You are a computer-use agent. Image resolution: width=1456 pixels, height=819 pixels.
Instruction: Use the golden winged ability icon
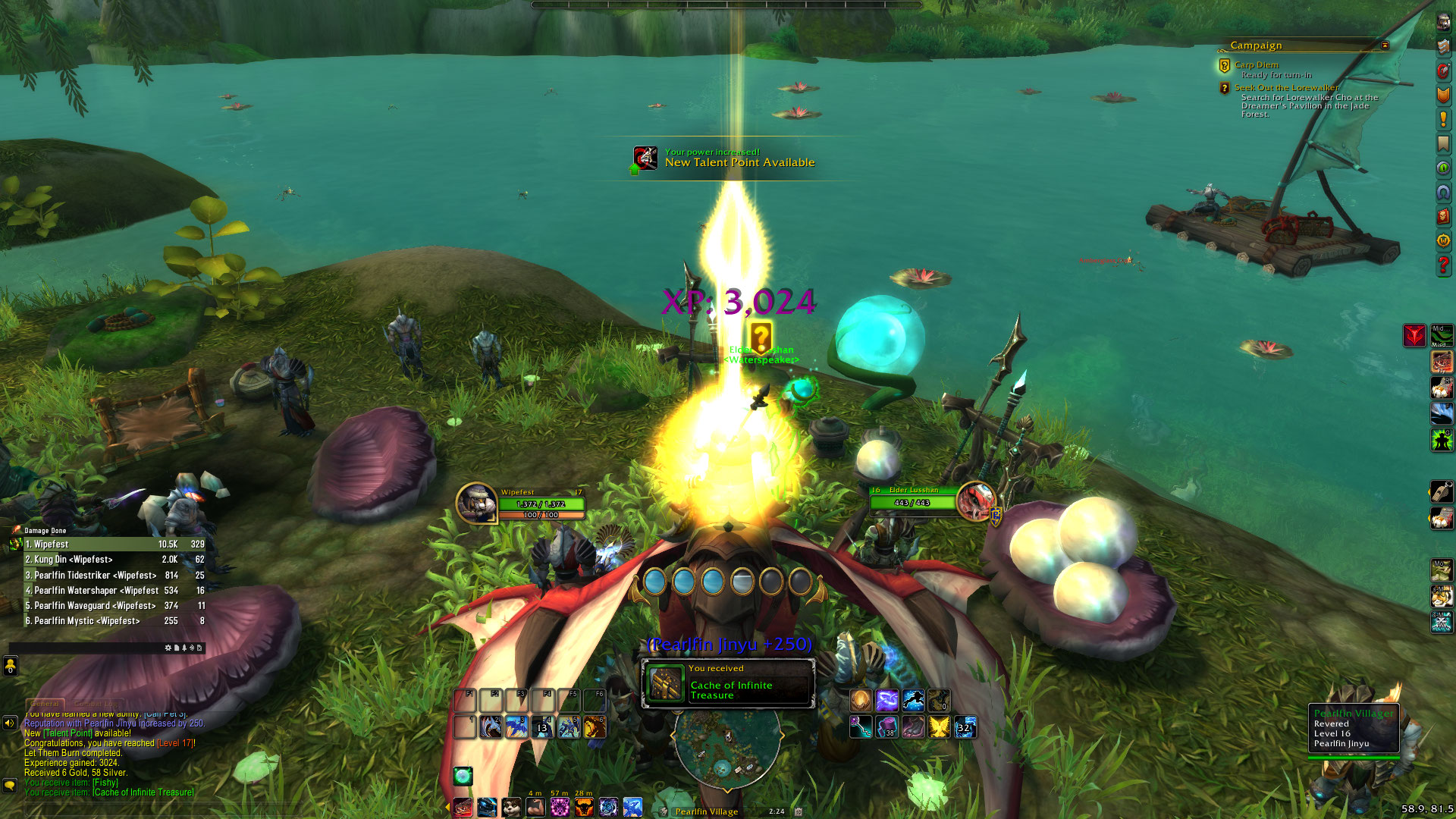[939, 727]
